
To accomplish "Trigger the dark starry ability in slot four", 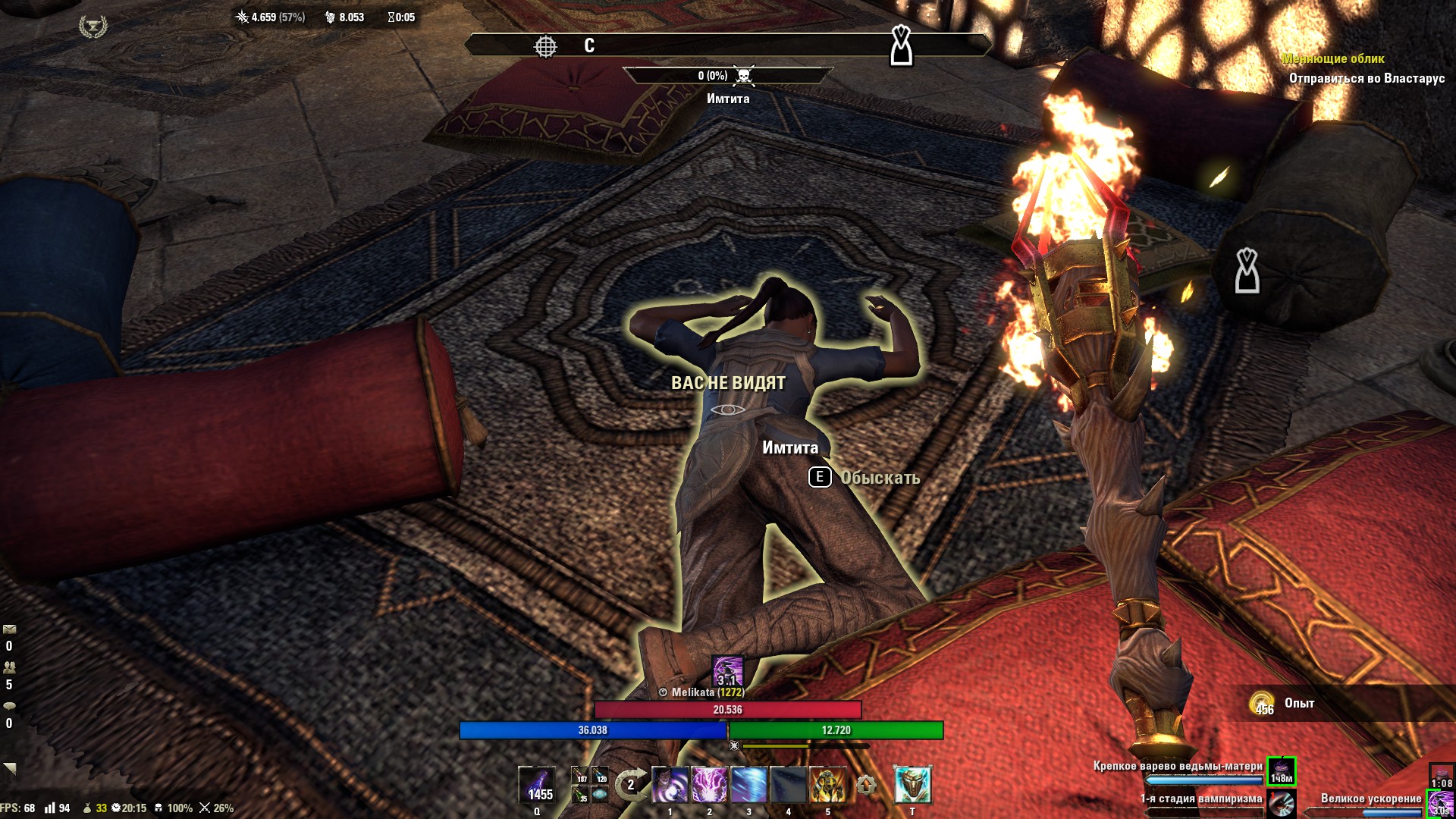I will 789,785.
